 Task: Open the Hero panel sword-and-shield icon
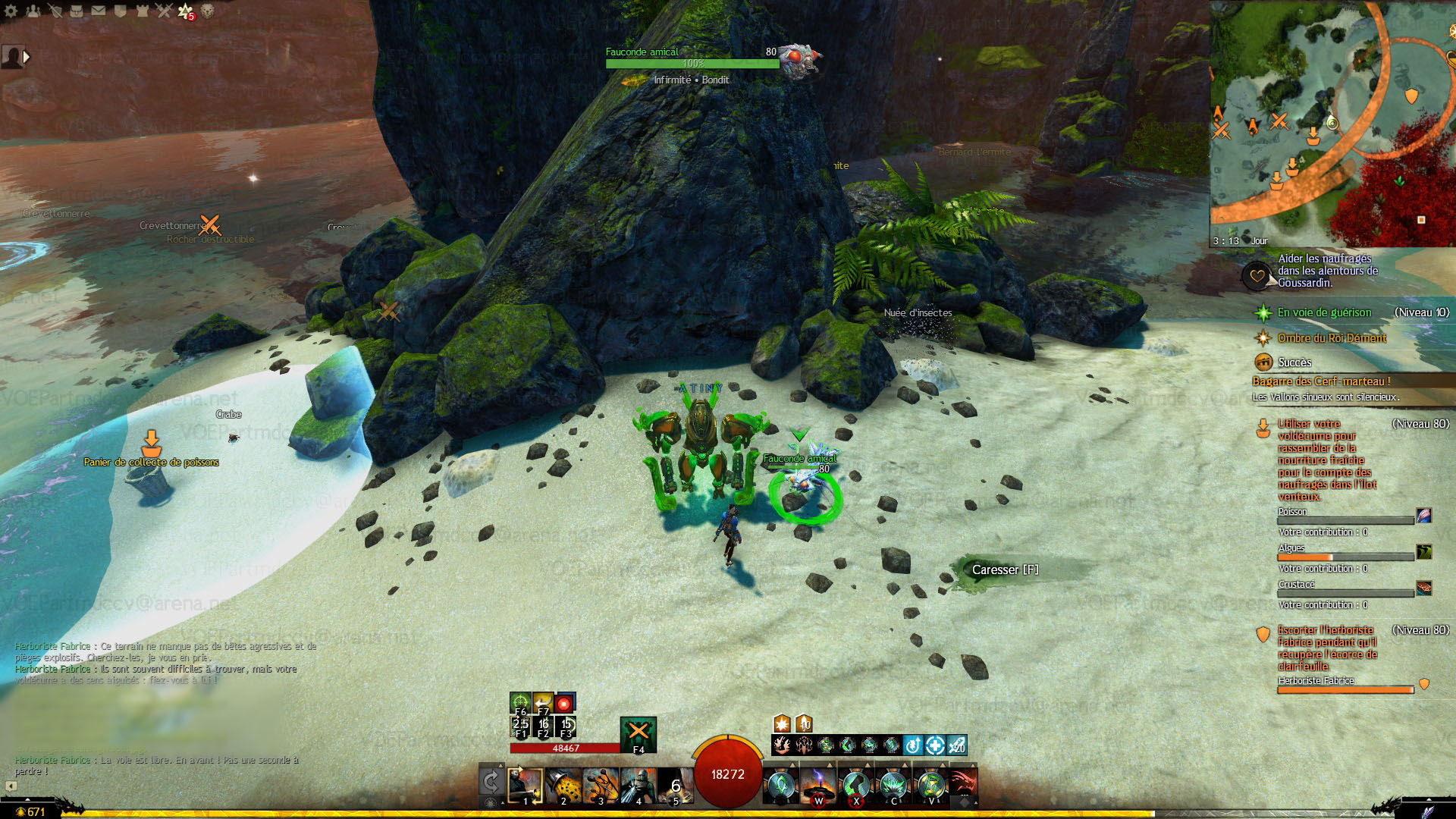tap(55, 11)
